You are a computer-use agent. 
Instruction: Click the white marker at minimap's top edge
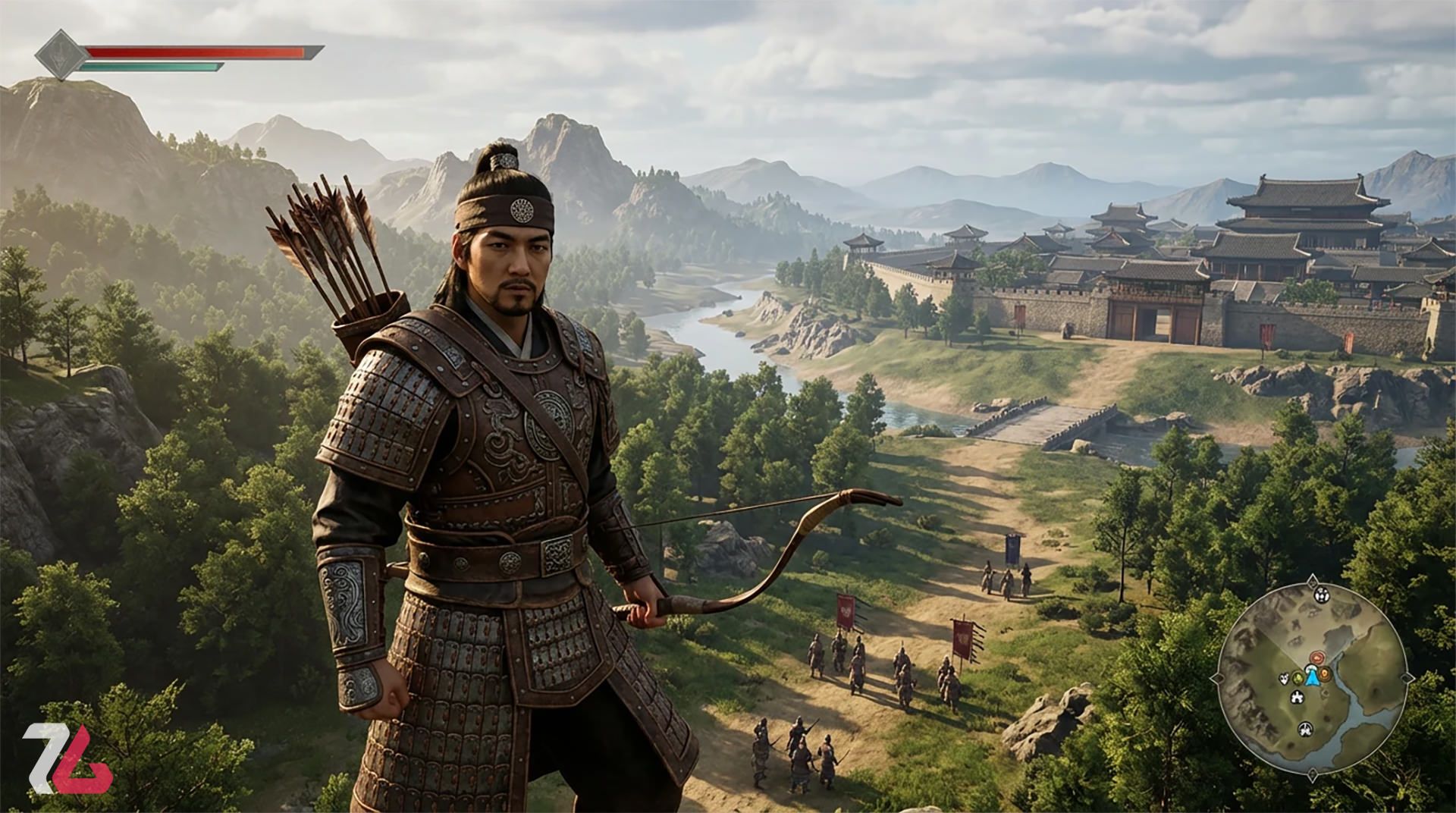point(1320,595)
